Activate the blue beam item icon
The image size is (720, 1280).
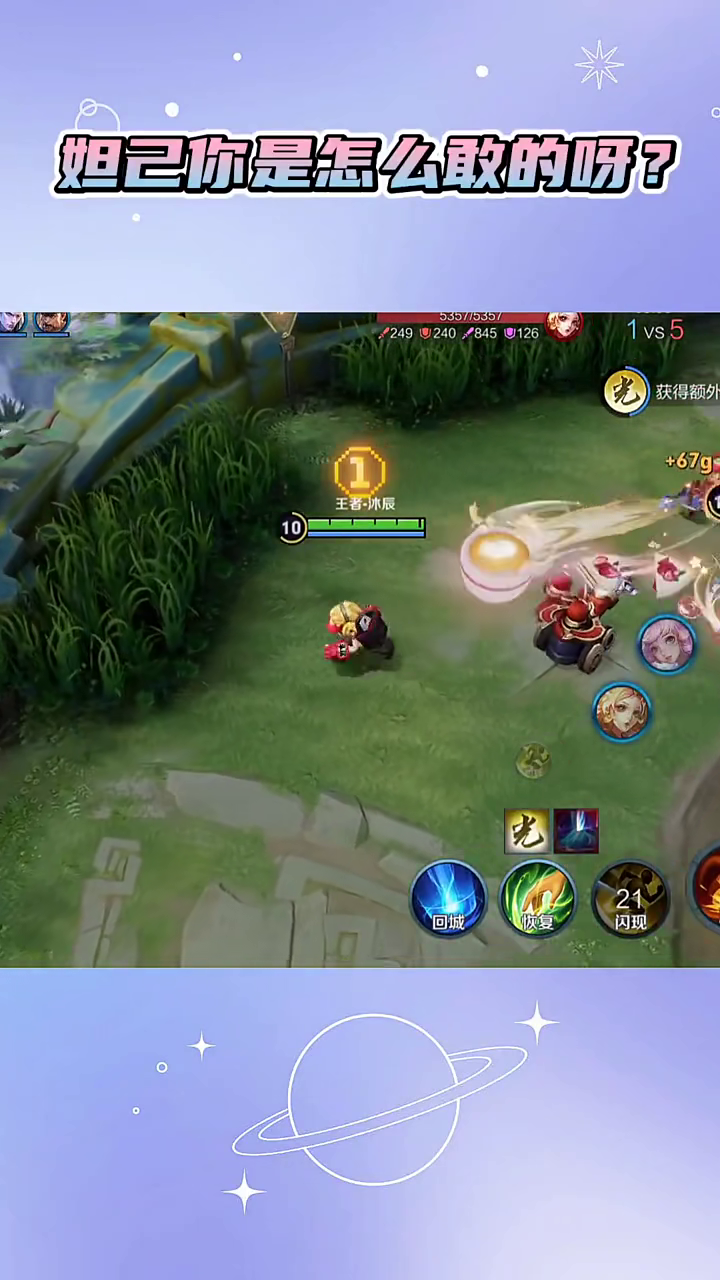[x=576, y=831]
